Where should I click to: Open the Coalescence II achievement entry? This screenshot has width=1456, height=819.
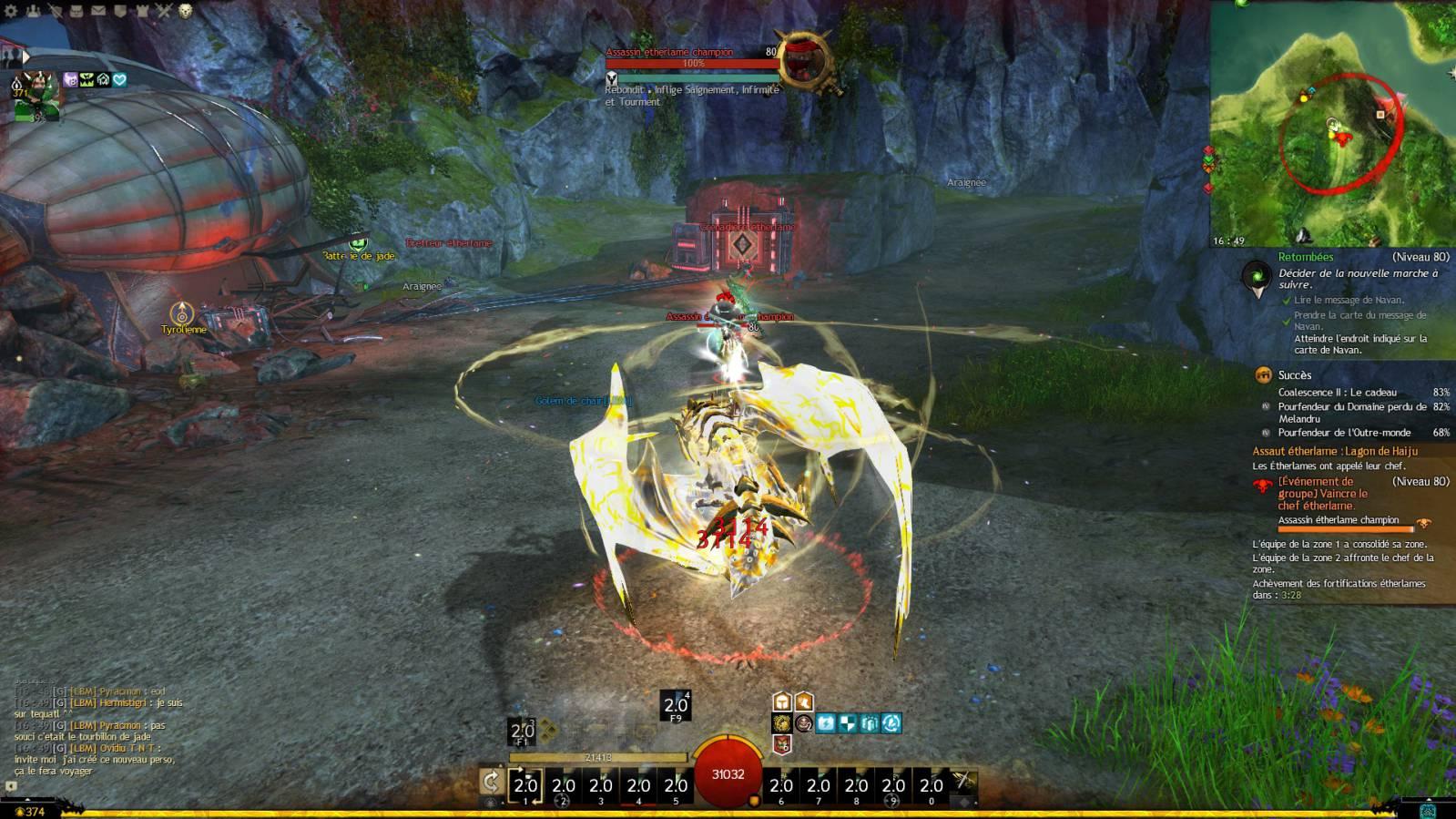(1337, 393)
